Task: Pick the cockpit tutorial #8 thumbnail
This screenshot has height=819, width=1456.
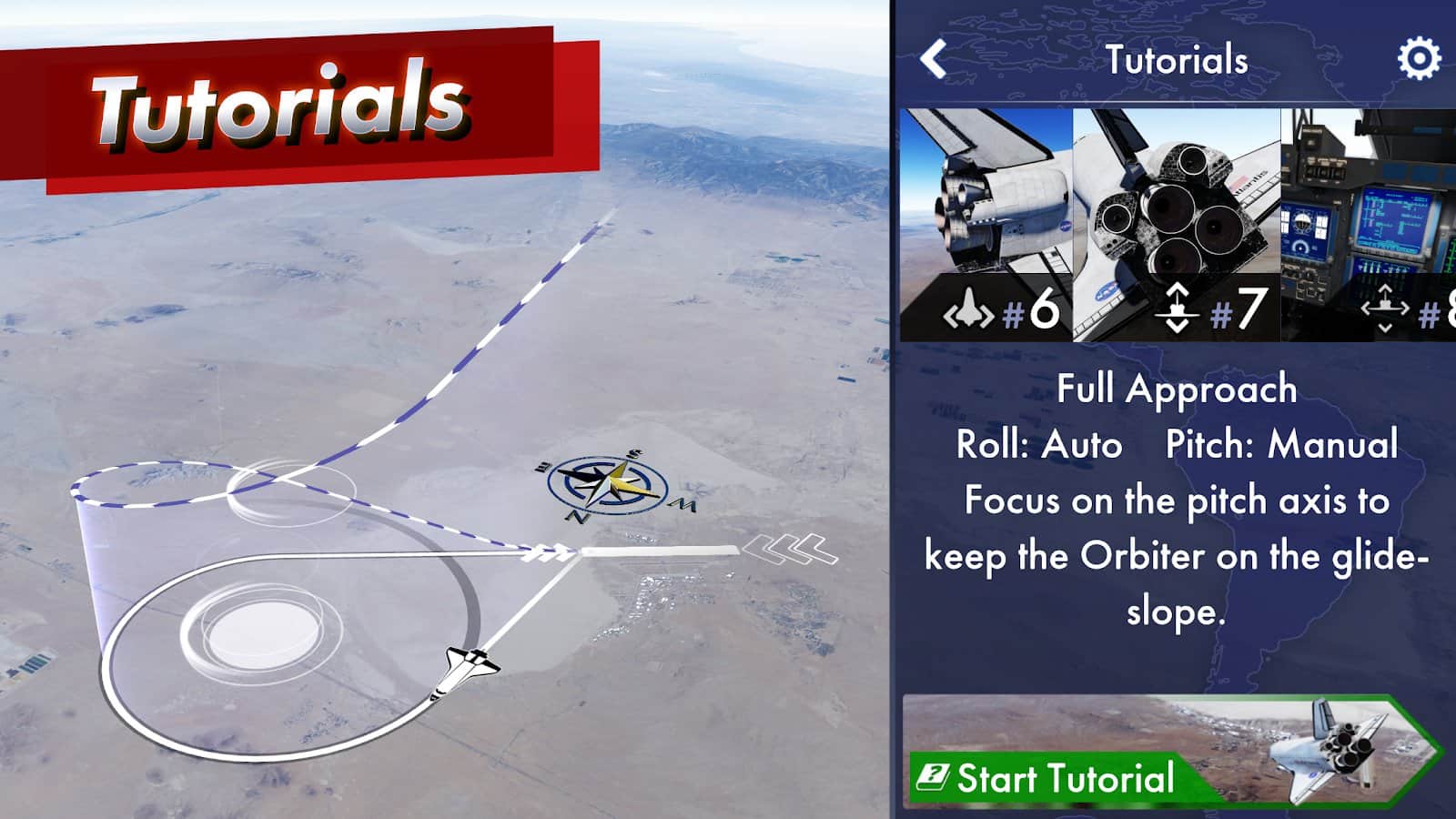Action: click(x=1370, y=225)
